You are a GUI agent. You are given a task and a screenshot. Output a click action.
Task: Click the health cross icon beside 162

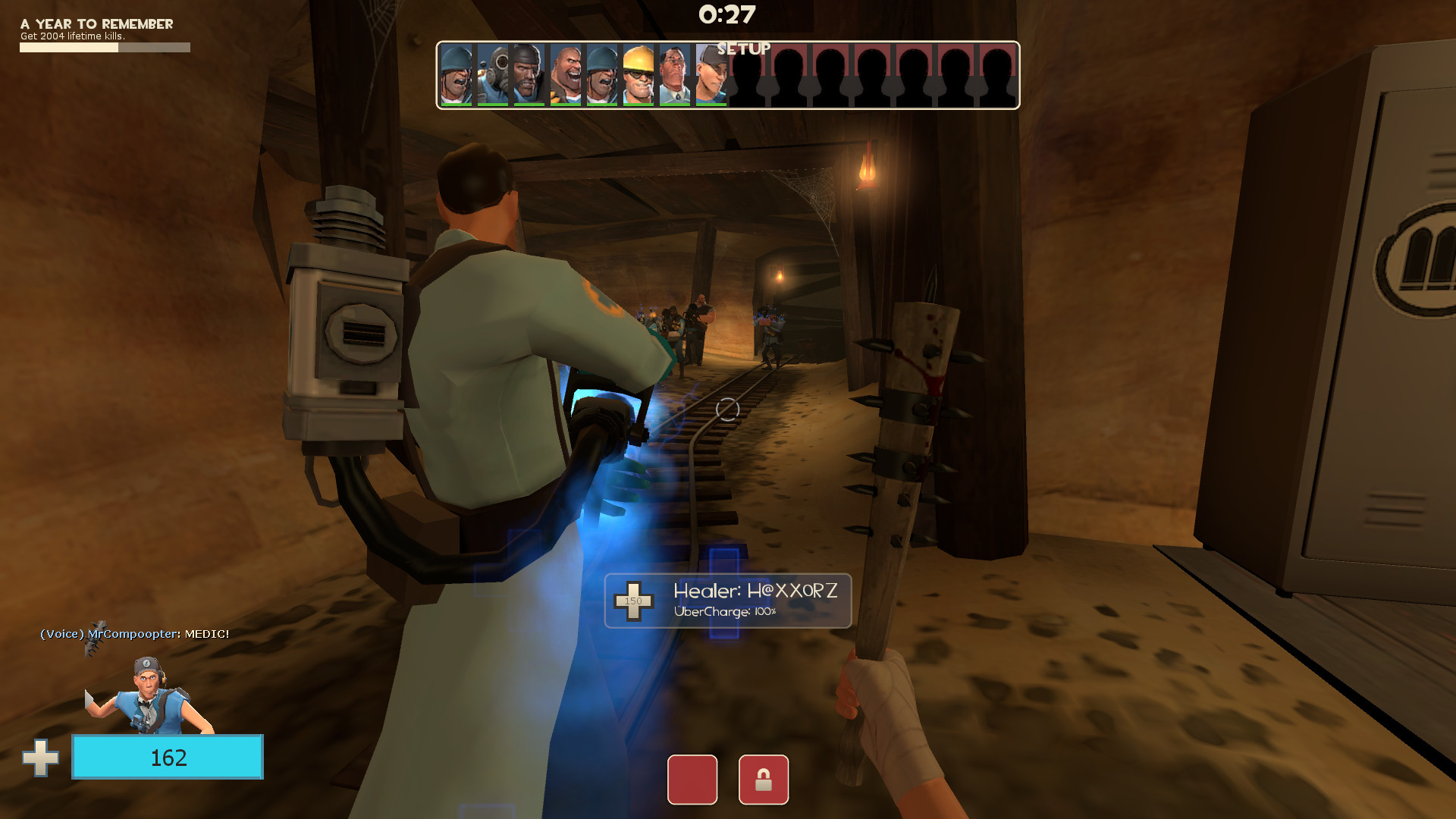[x=42, y=756]
